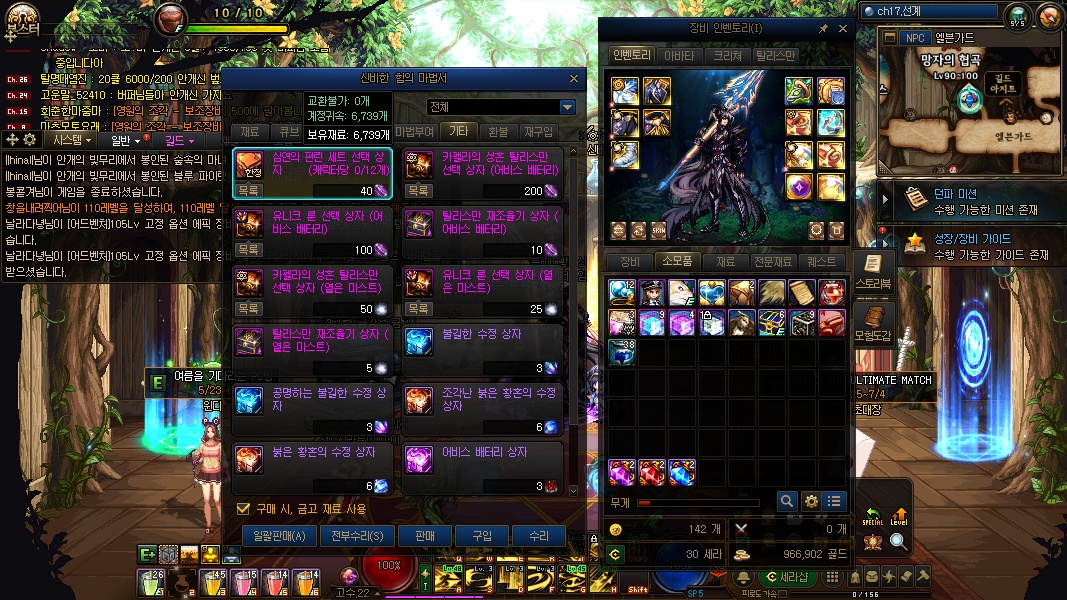Open the 탈리스만 tab

(x=775, y=56)
